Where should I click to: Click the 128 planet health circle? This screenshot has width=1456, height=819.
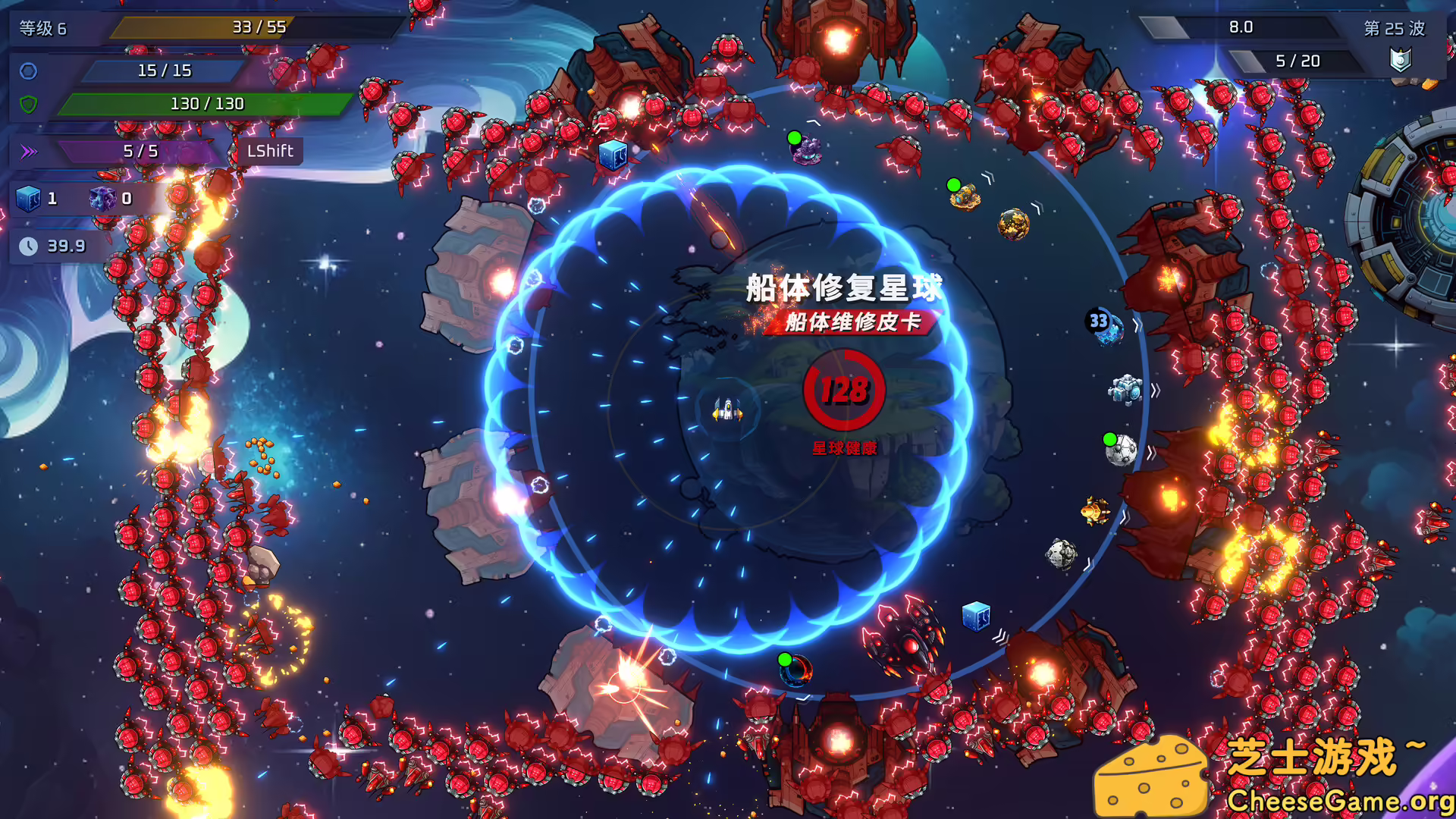844,390
